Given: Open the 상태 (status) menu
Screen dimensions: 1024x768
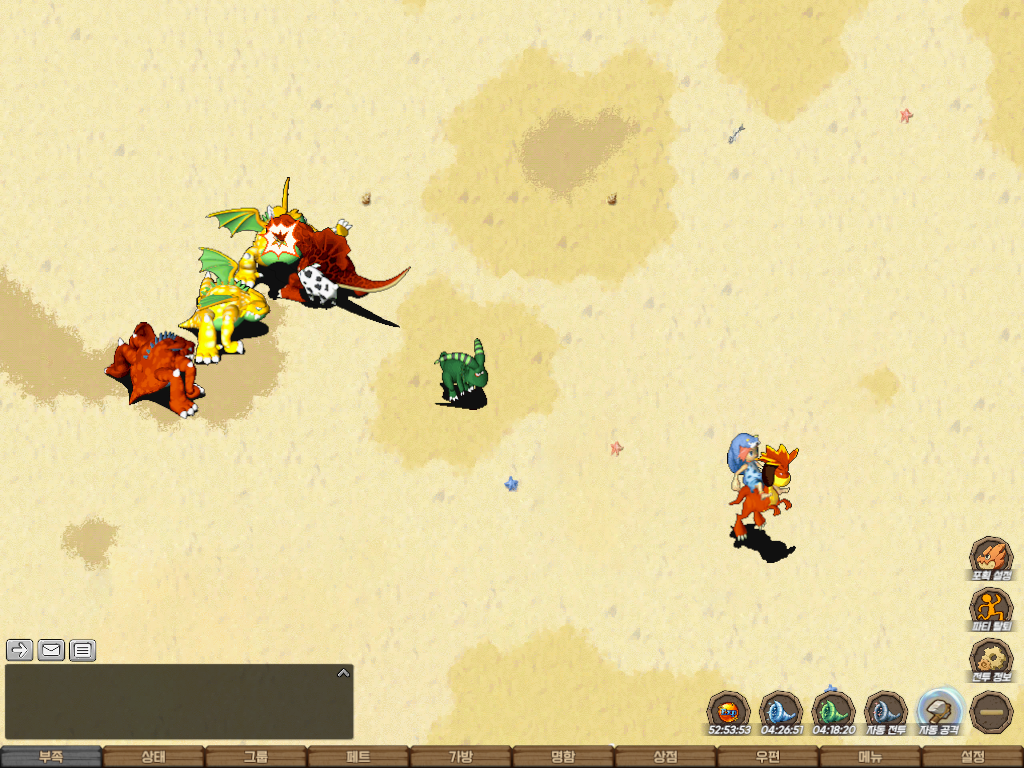Looking at the screenshot, I should [153, 757].
